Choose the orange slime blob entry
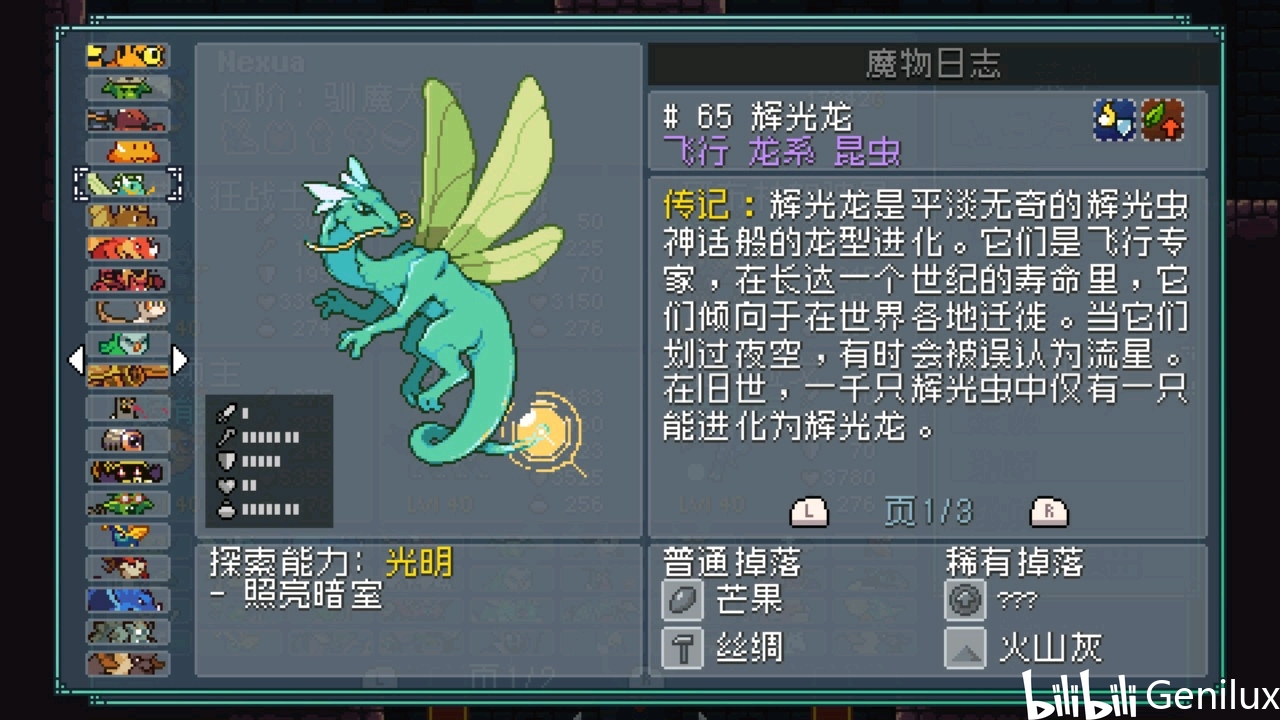The height and width of the screenshot is (720, 1280). [127, 152]
